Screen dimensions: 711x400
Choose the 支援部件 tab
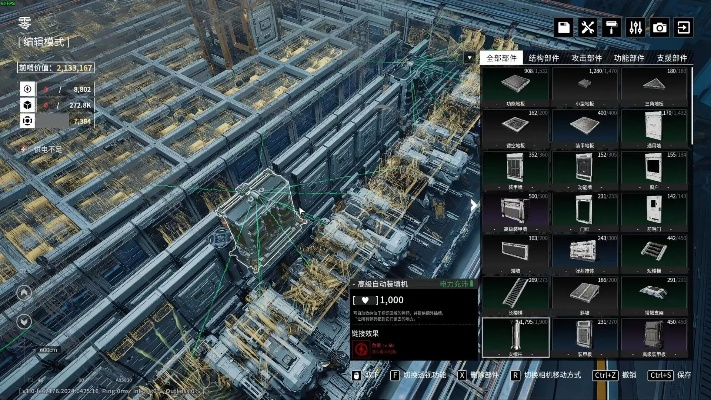pyautogui.click(x=673, y=58)
